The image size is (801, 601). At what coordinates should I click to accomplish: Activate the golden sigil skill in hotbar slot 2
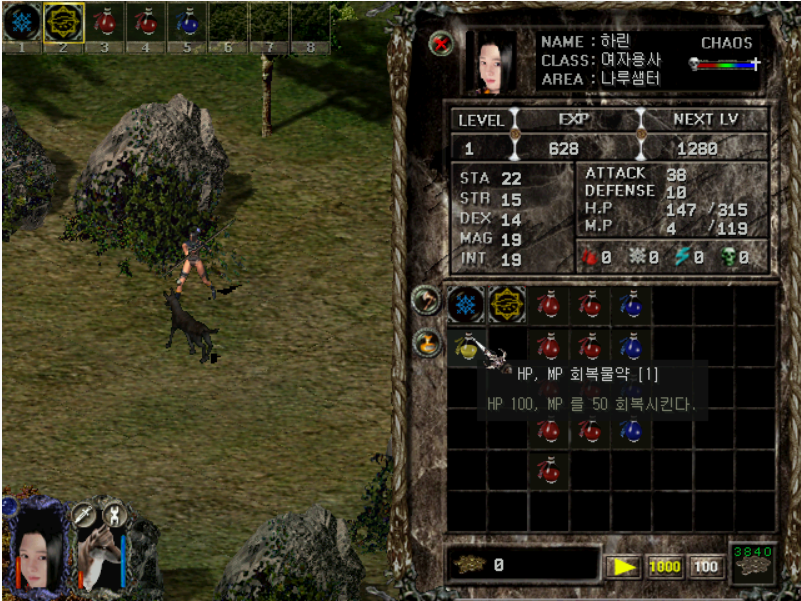62,20
